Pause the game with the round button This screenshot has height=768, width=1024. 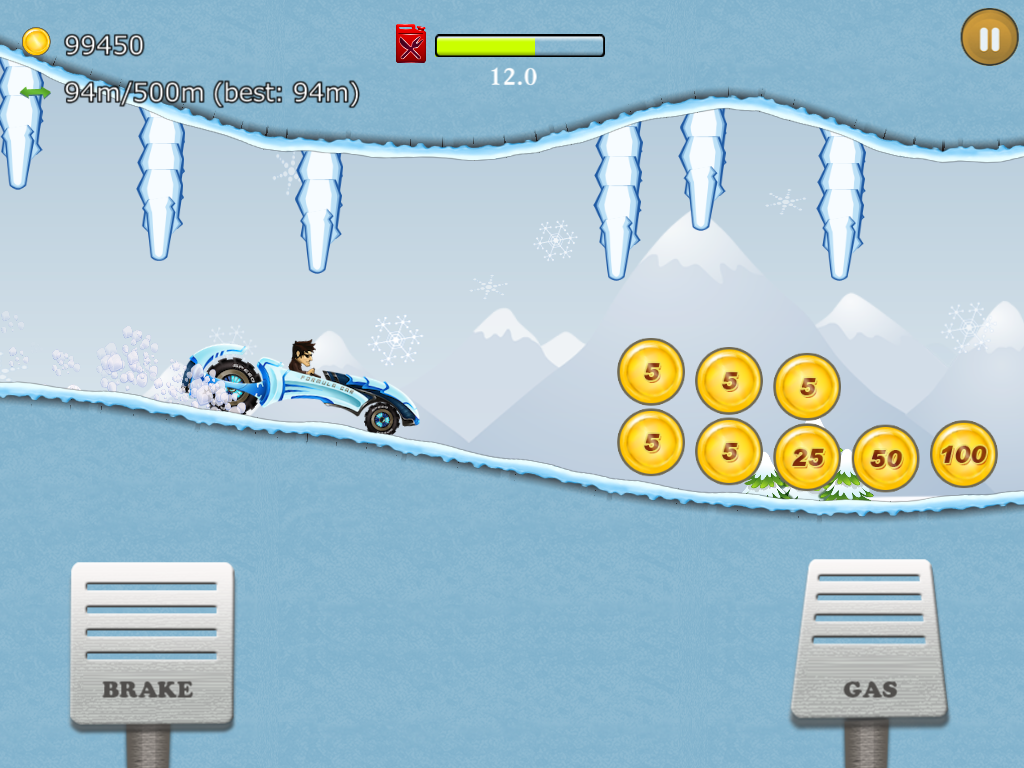coord(989,38)
